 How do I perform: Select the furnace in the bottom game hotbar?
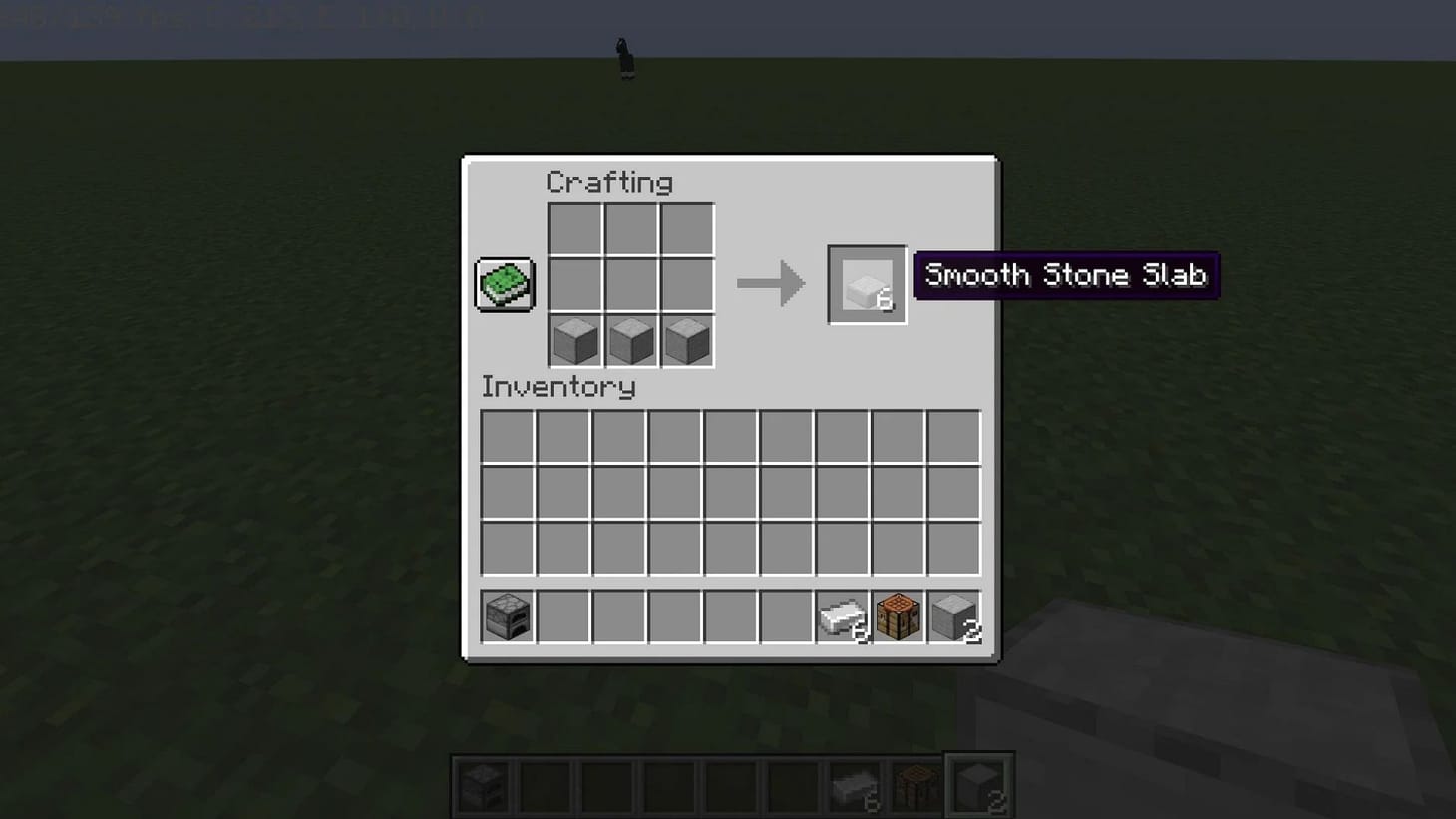click(x=482, y=784)
